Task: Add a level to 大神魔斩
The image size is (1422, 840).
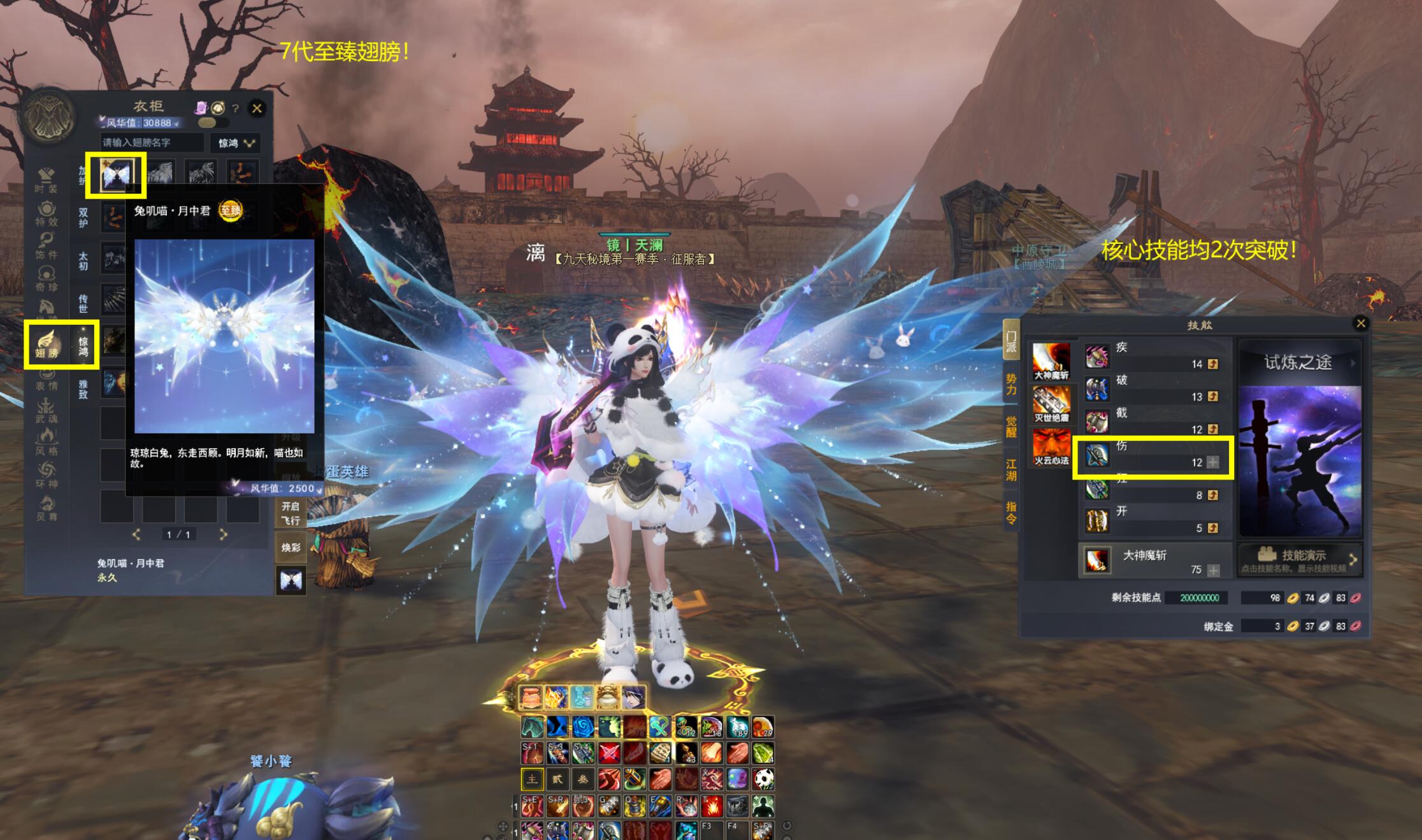Action: tap(1213, 570)
